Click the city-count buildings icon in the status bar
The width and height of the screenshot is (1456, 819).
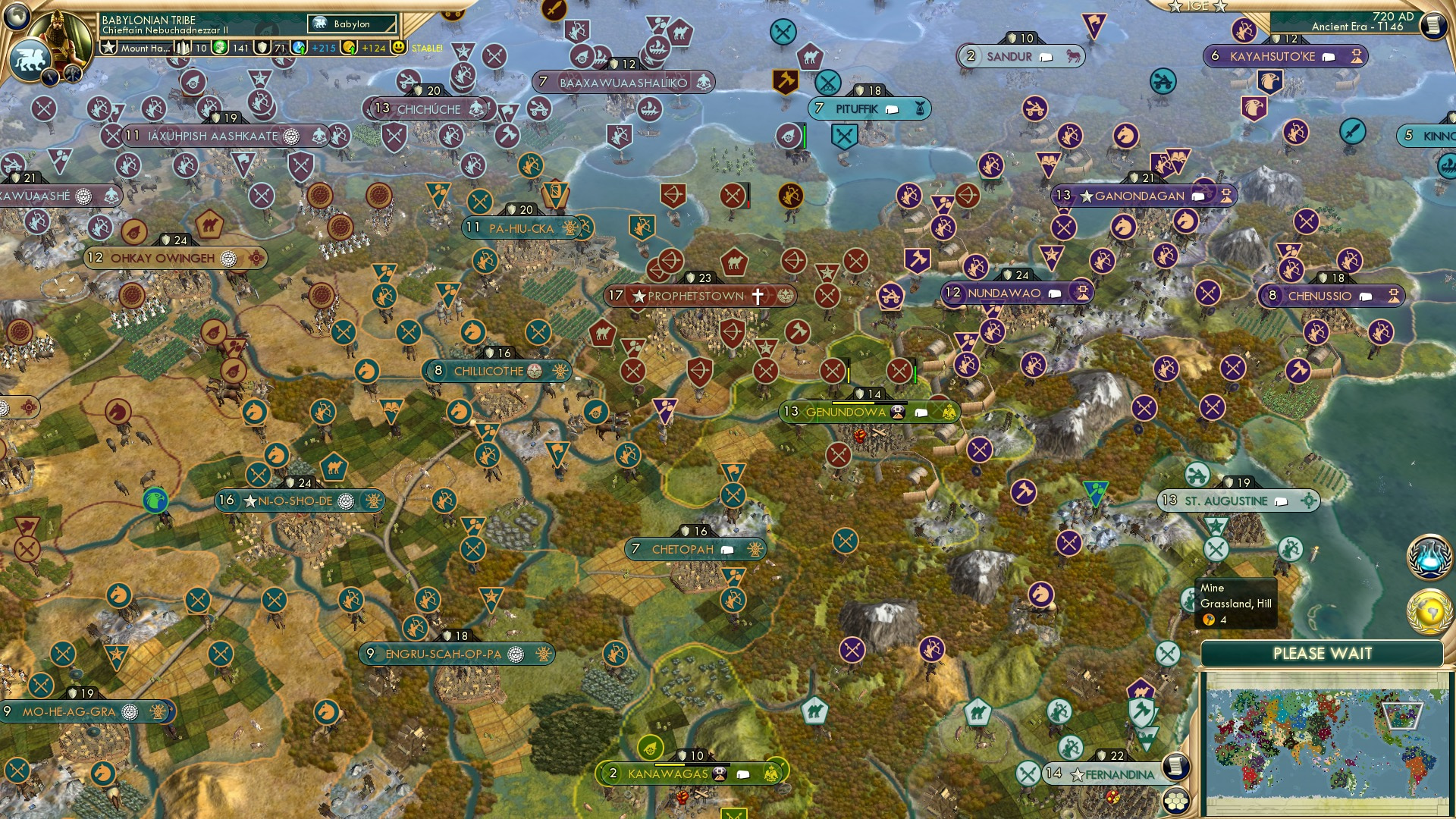point(182,47)
